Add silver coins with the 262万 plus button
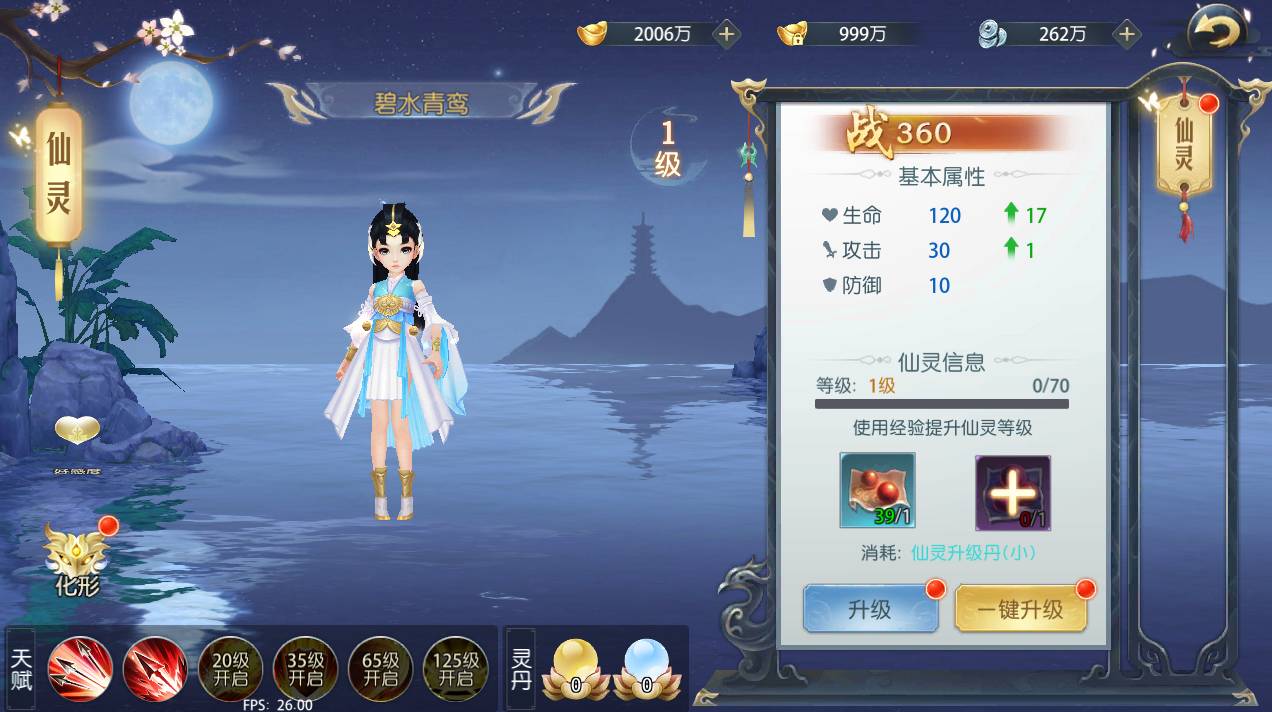 pos(1127,34)
